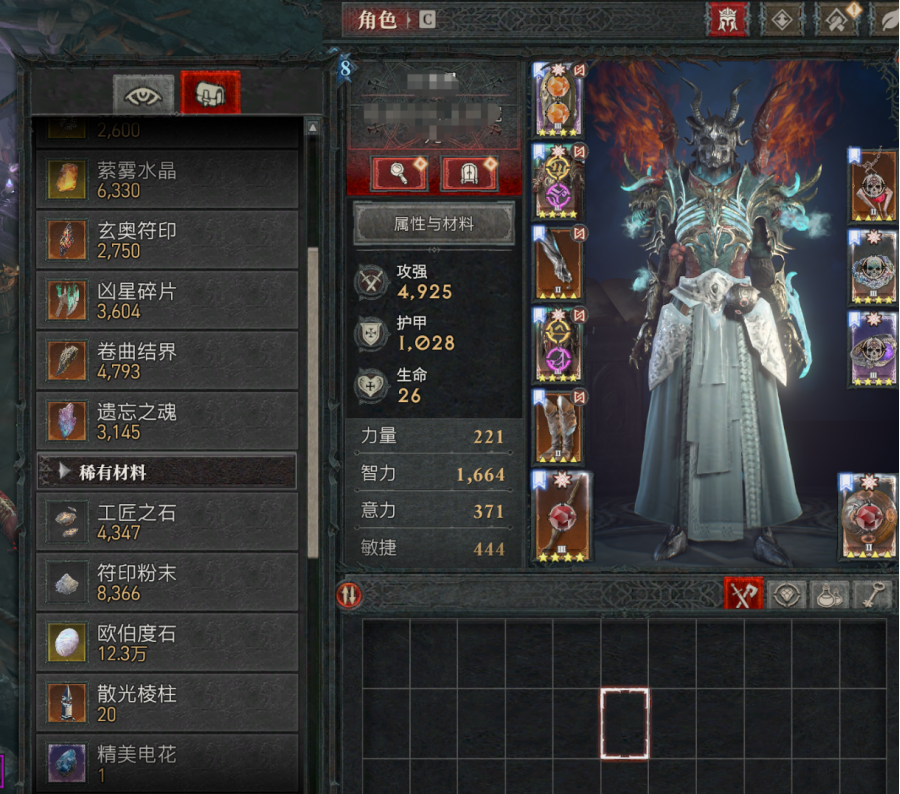This screenshot has height=794, width=900.
Task: Pick the 工匠之石 material row
Action: (166, 522)
